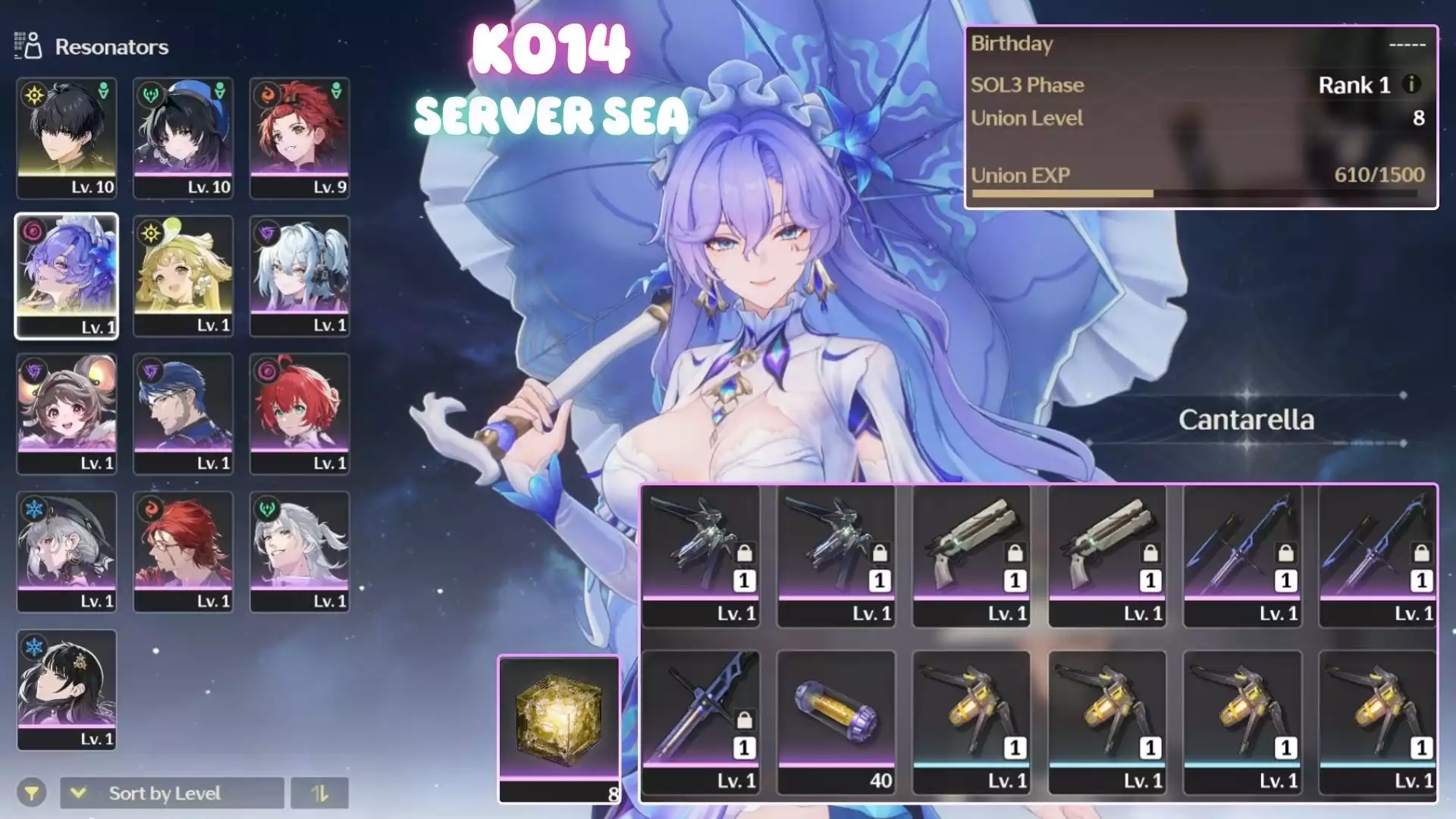This screenshot has width=1456, height=819.
Task: Choose the resonator wearing a blue beret
Action: pyautogui.click(x=184, y=137)
